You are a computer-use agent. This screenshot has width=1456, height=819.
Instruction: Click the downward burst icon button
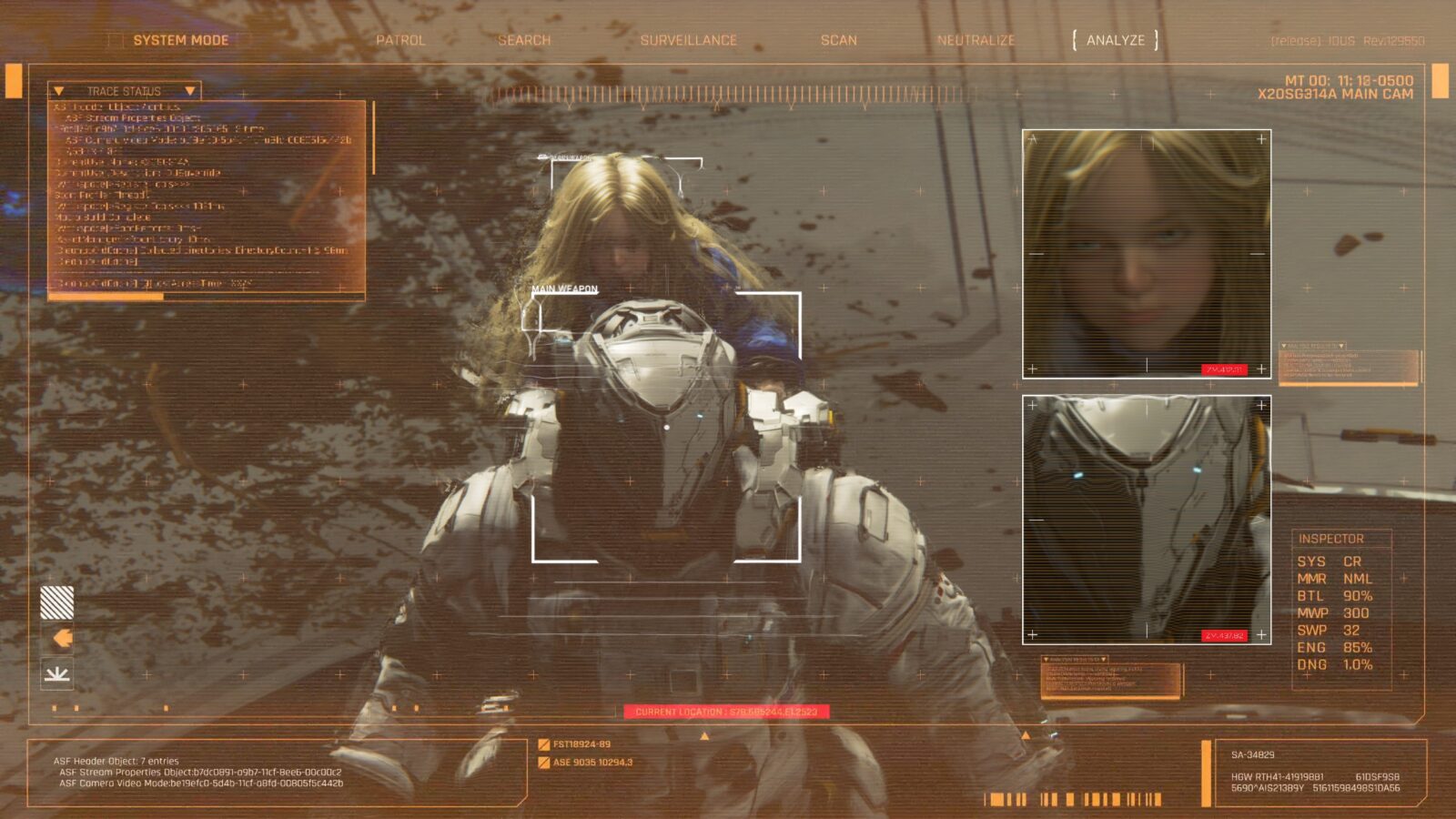57,673
